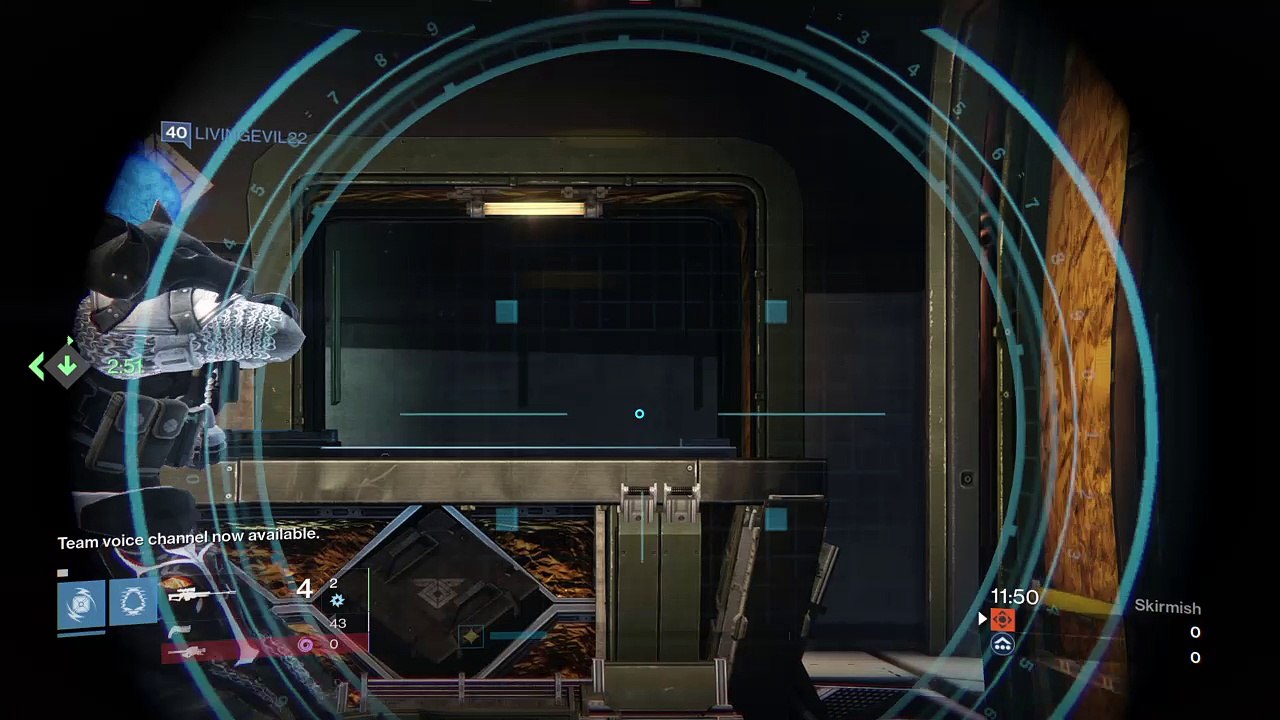Click the blue team emblem icon

(1003, 645)
